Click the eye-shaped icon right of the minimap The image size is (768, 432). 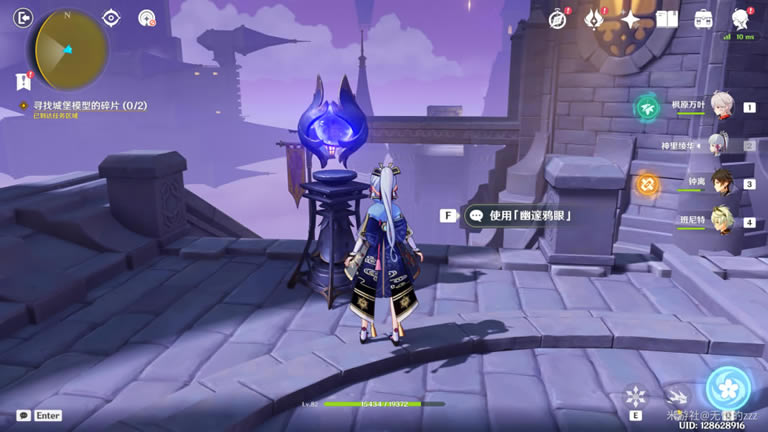112,18
